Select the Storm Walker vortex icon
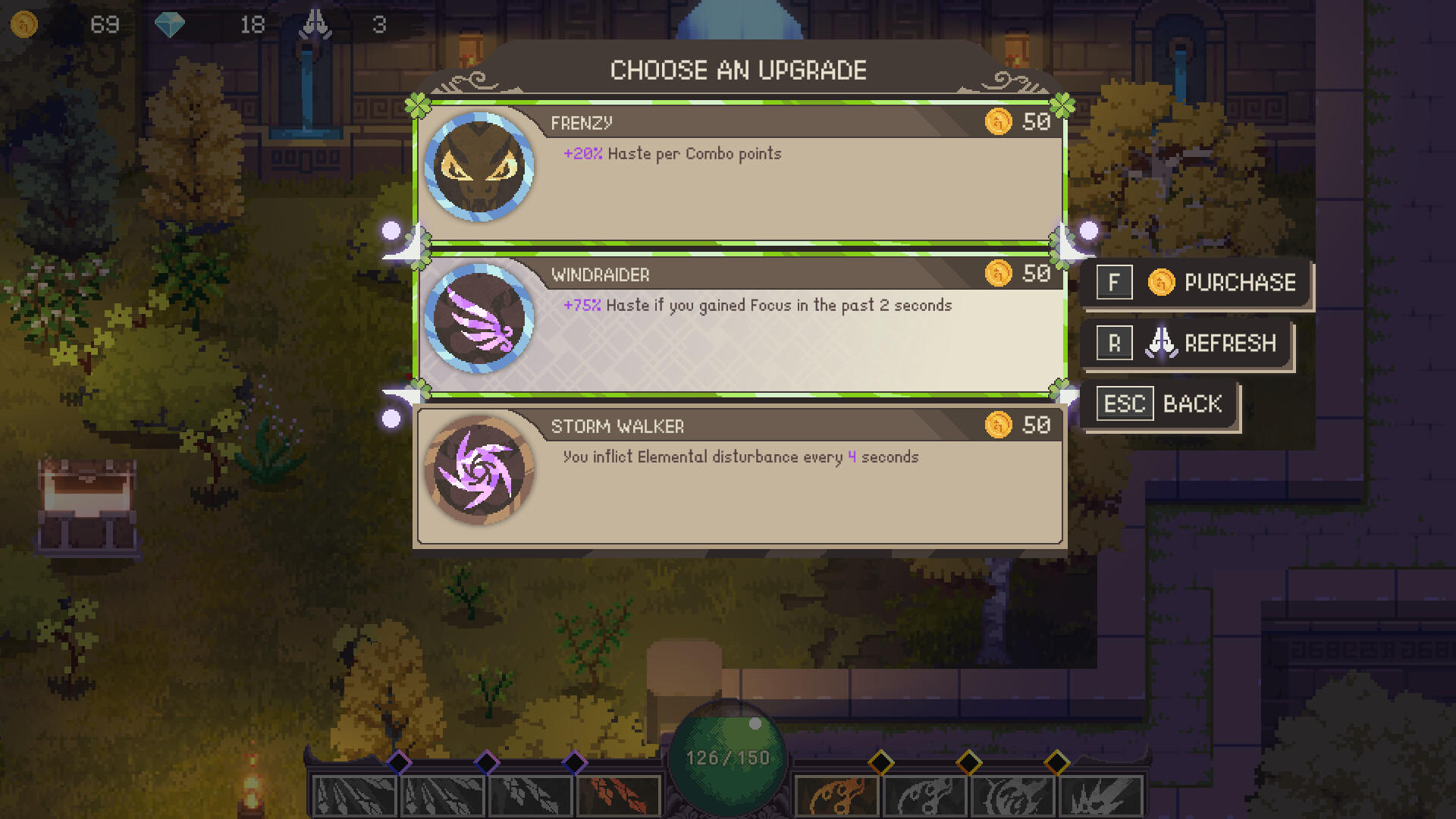 480,471
